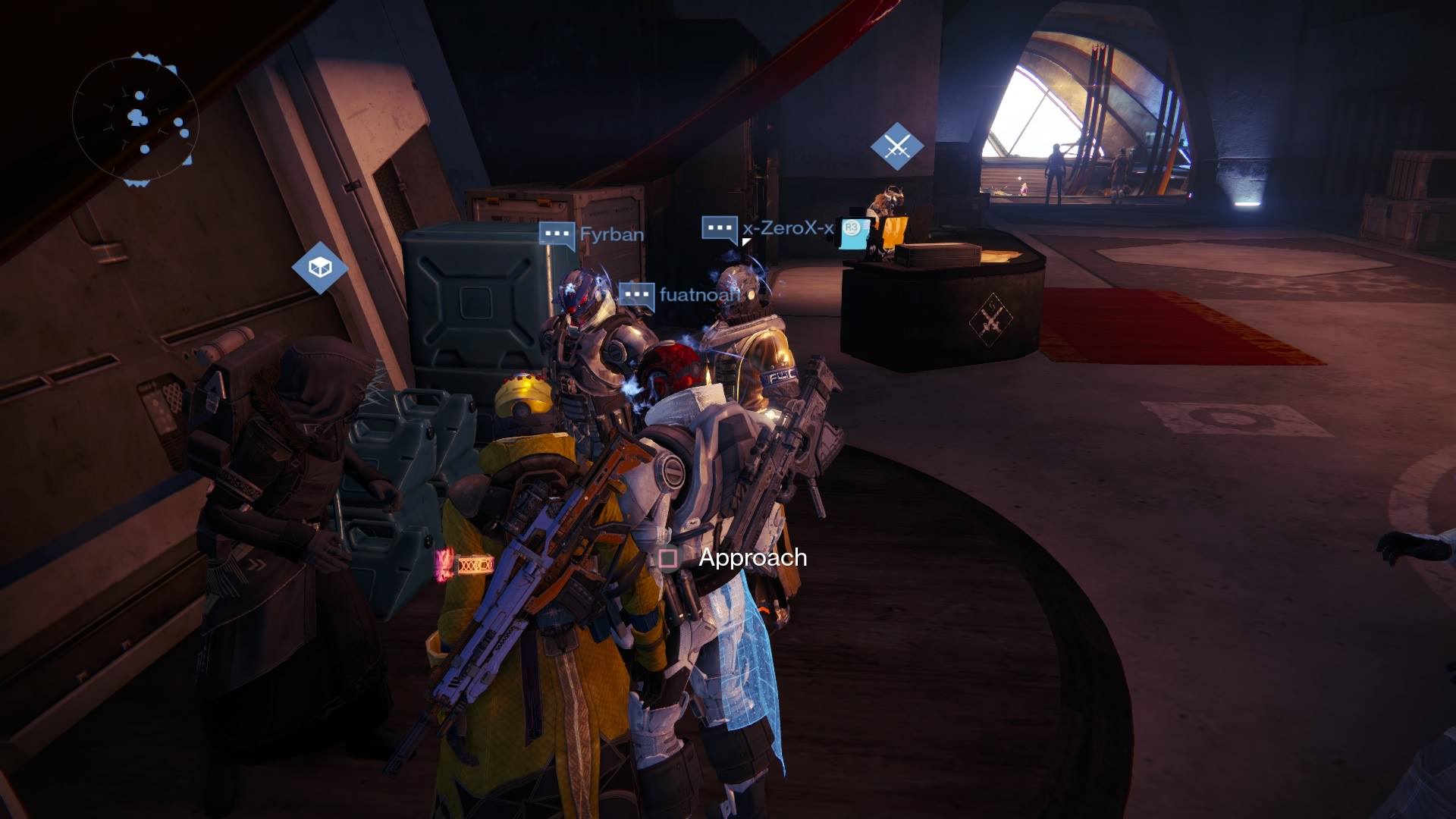Image resolution: width=1456 pixels, height=819 pixels.
Task: Activate the Approach prompt
Action: (x=752, y=558)
